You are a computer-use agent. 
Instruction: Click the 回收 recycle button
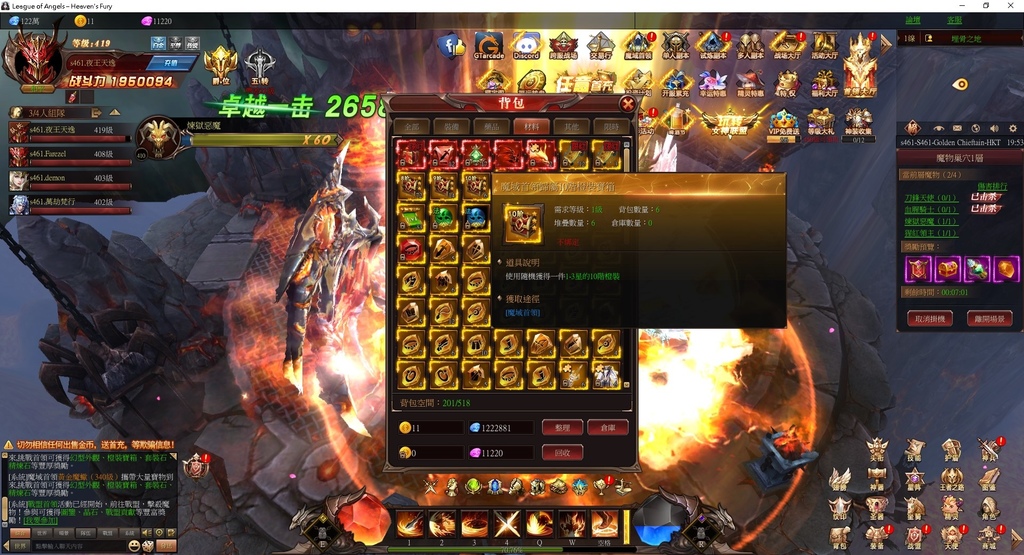point(561,453)
